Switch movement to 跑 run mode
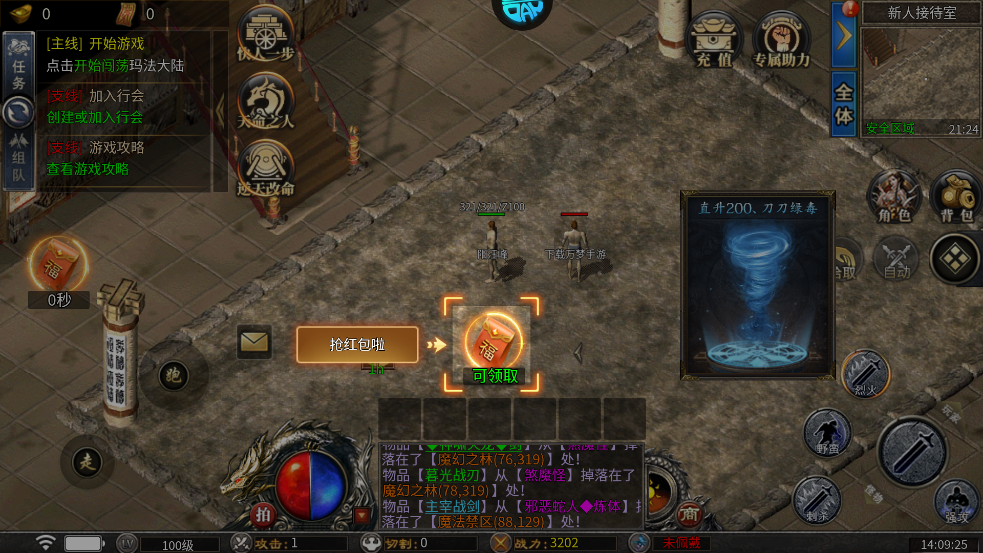 point(174,376)
